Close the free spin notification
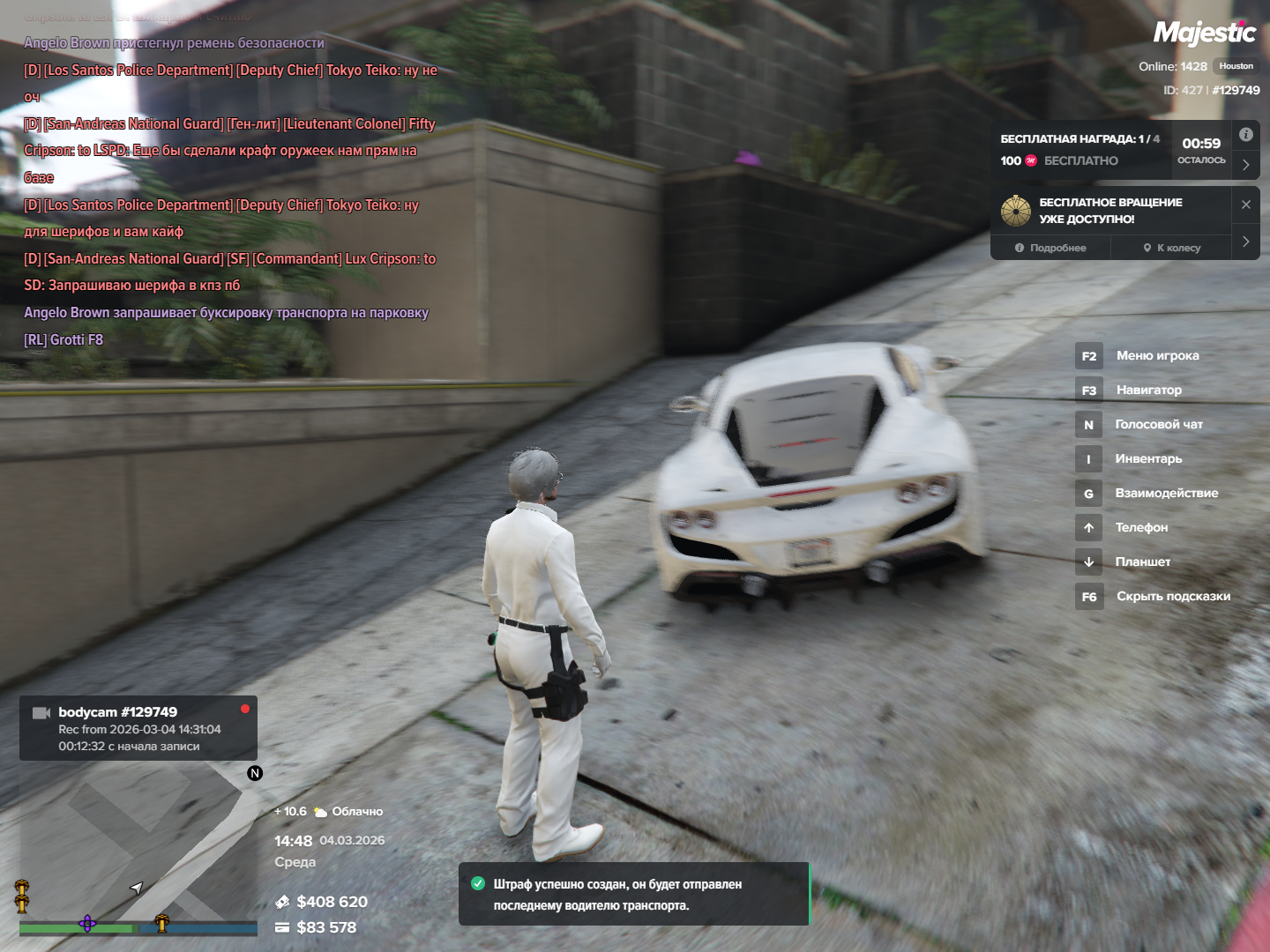Image resolution: width=1270 pixels, height=952 pixels. (x=1245, y=205)
